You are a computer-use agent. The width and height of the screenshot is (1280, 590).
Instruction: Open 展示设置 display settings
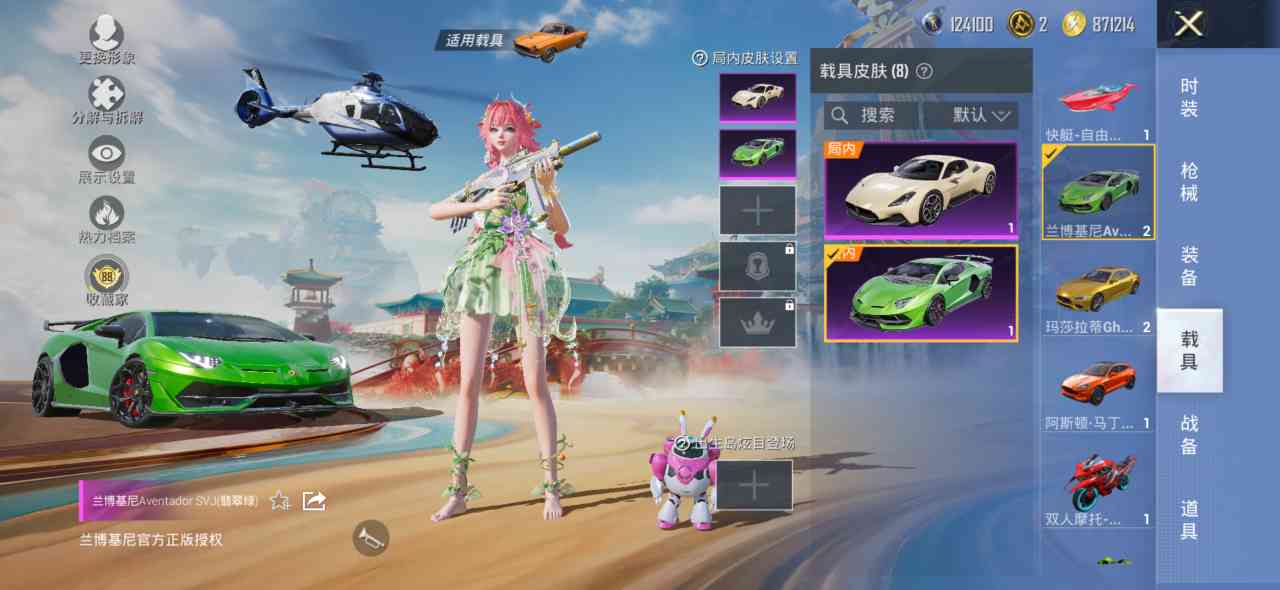107,159
